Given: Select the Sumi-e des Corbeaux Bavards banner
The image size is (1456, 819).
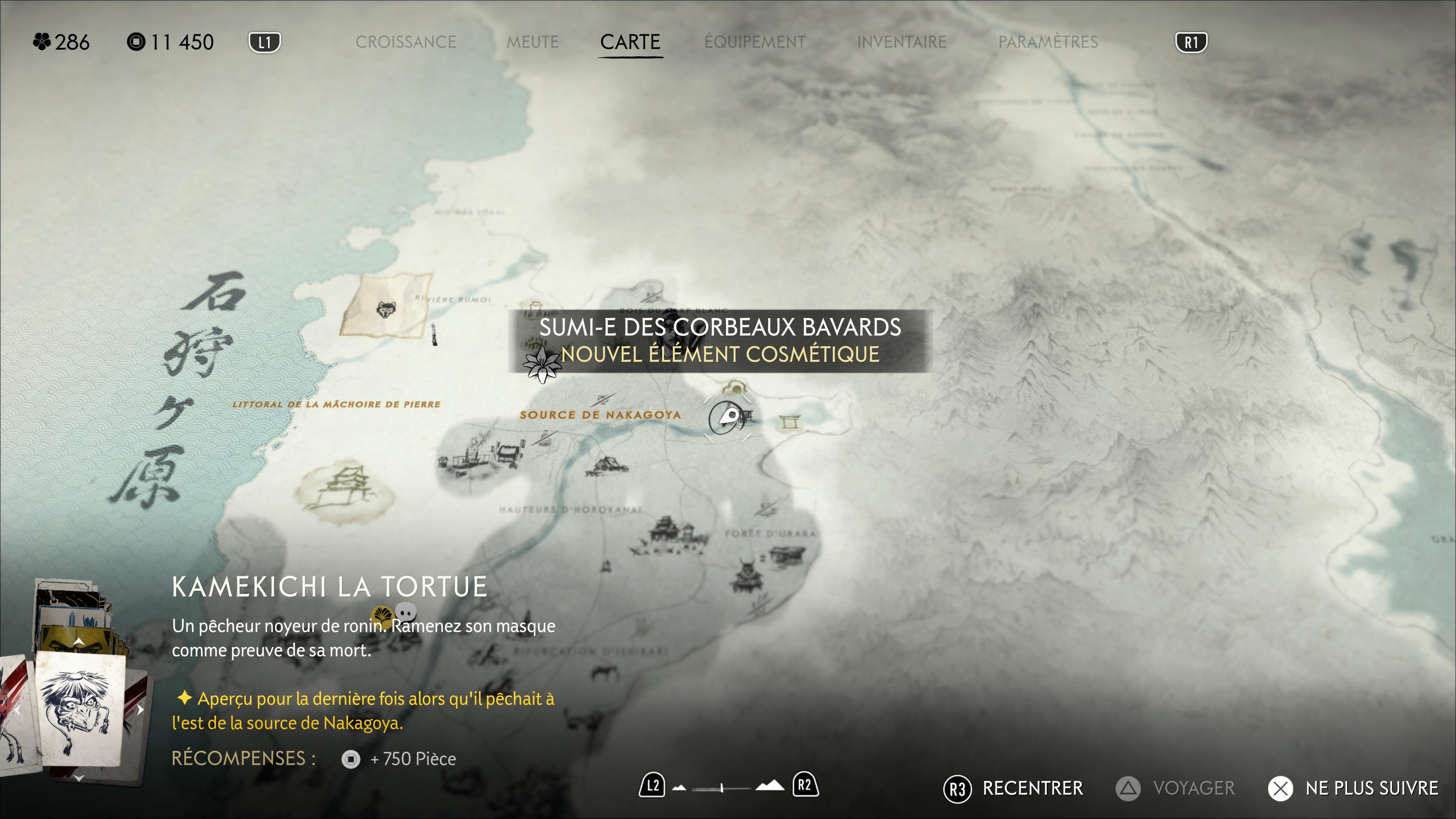Looking at the screenshot, I should 719,341.
